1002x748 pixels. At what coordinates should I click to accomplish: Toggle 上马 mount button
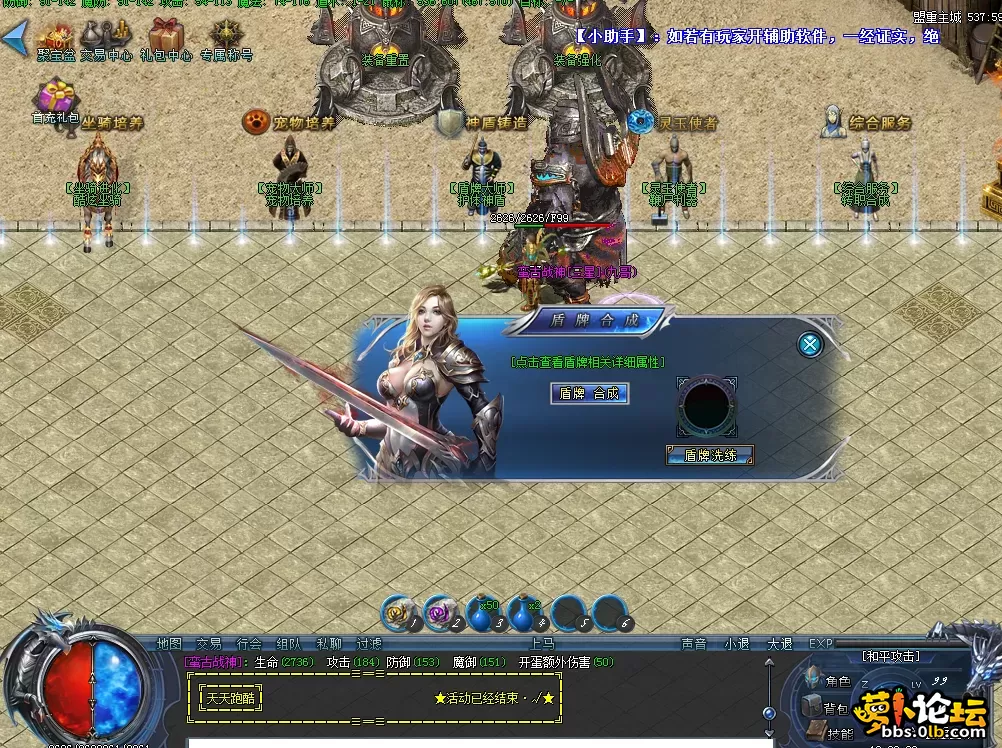coord(542,644)
